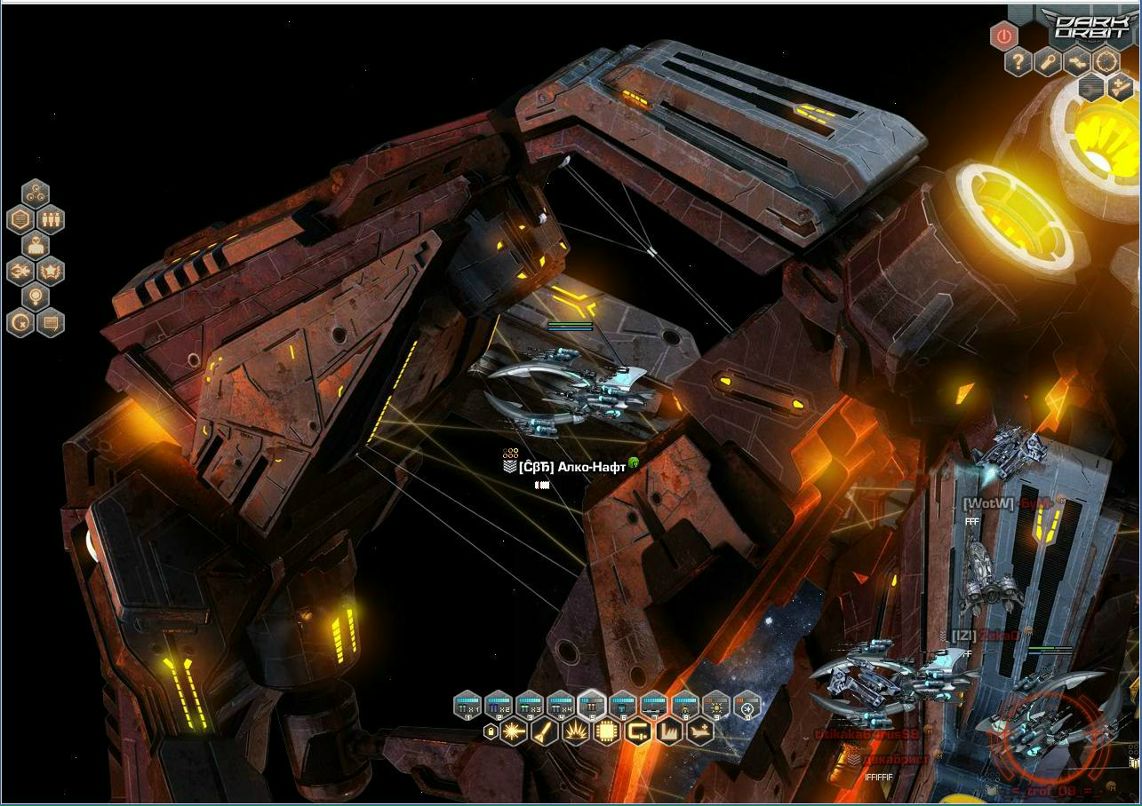Screen dimensions: 1142x806
Task: Toggle the action bar padlock
Action: point(490,733)
